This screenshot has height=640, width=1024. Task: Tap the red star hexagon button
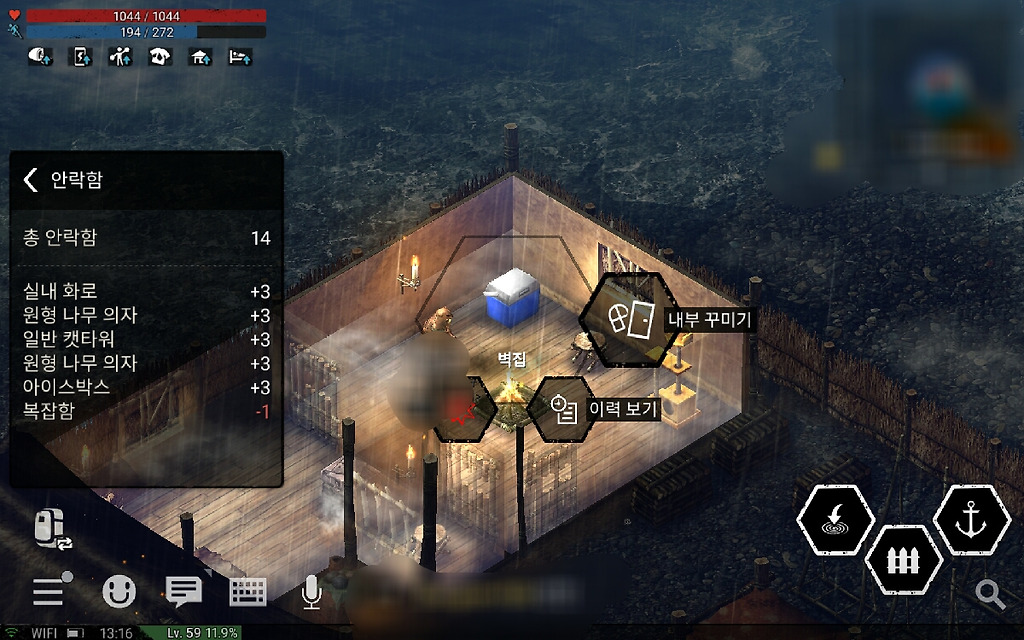click(461, 409)
